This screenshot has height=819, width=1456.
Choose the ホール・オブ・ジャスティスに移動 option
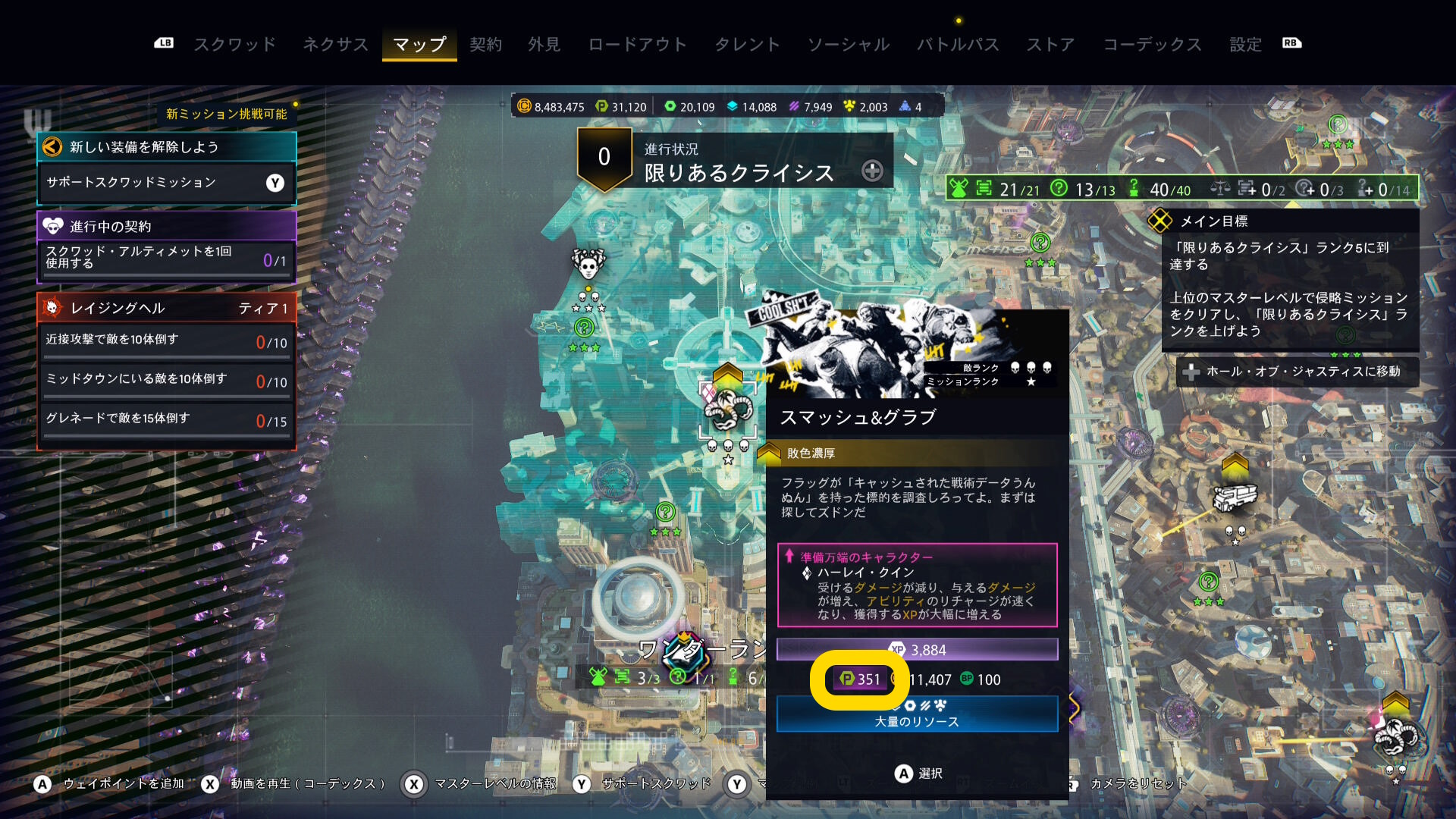click(x=1297, y=372)
